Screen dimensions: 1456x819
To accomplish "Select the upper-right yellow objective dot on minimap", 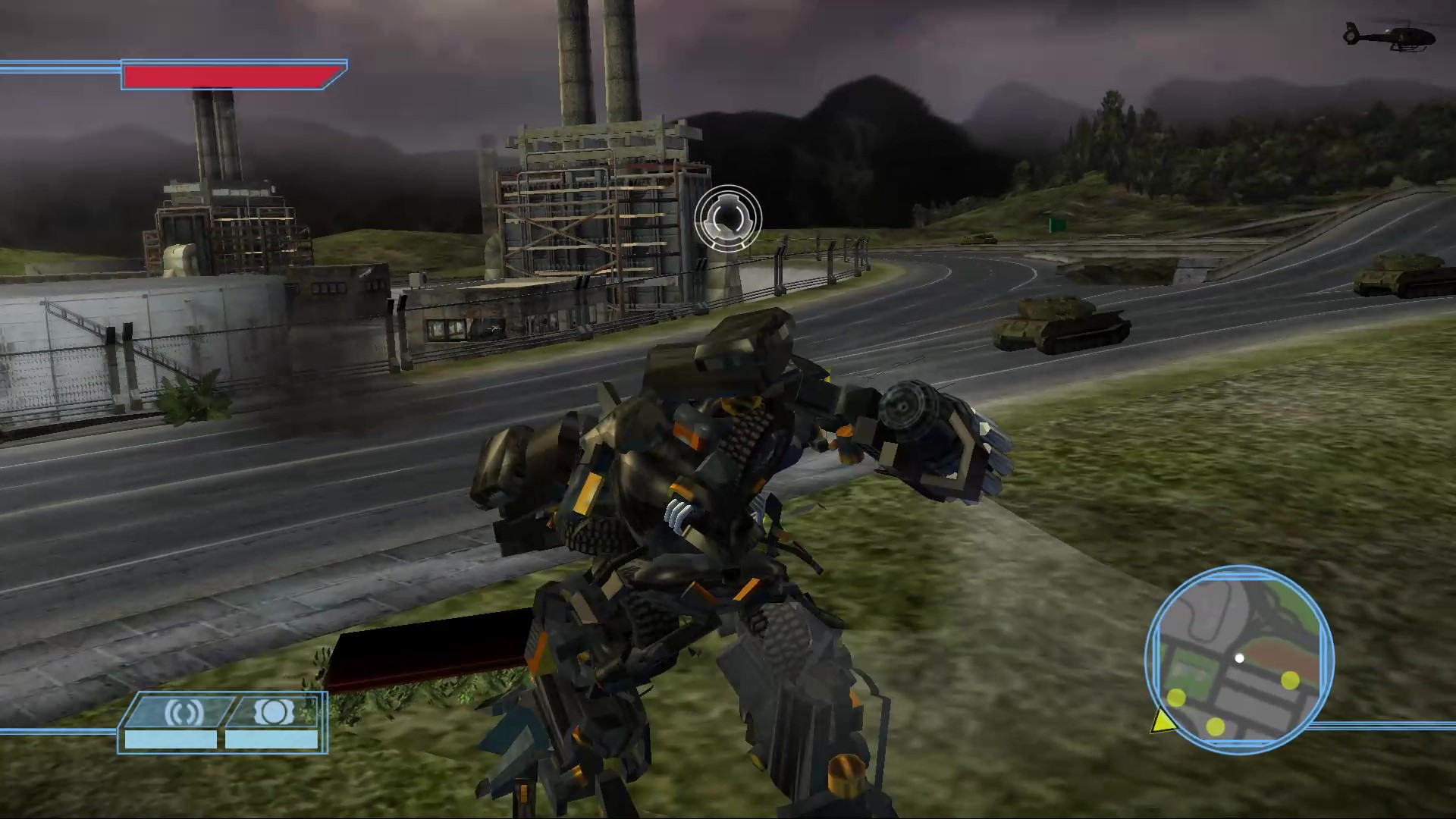I will (x=1290, y=680).
